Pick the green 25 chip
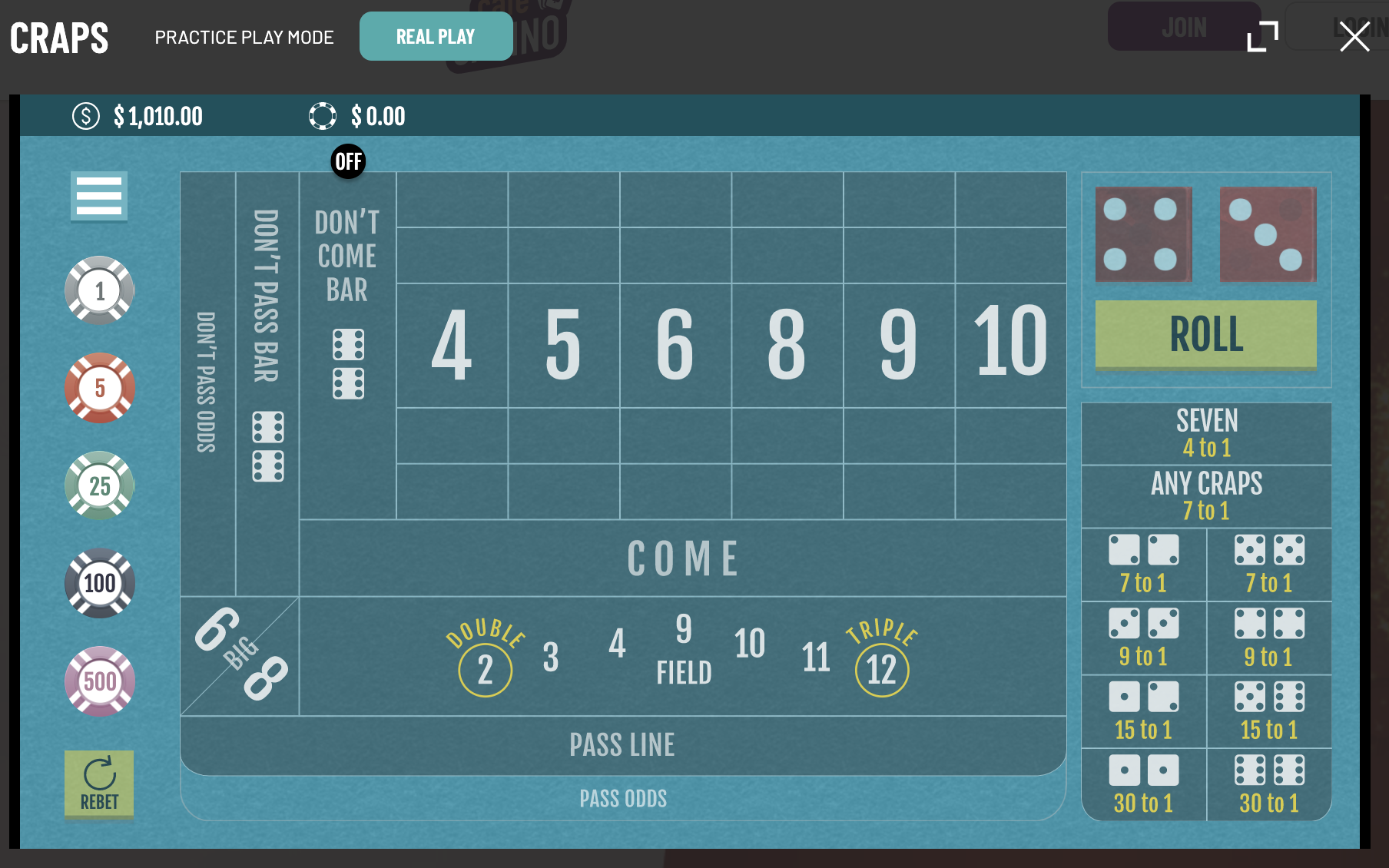The image size is (1389, 868). click(x=100, y=485)
